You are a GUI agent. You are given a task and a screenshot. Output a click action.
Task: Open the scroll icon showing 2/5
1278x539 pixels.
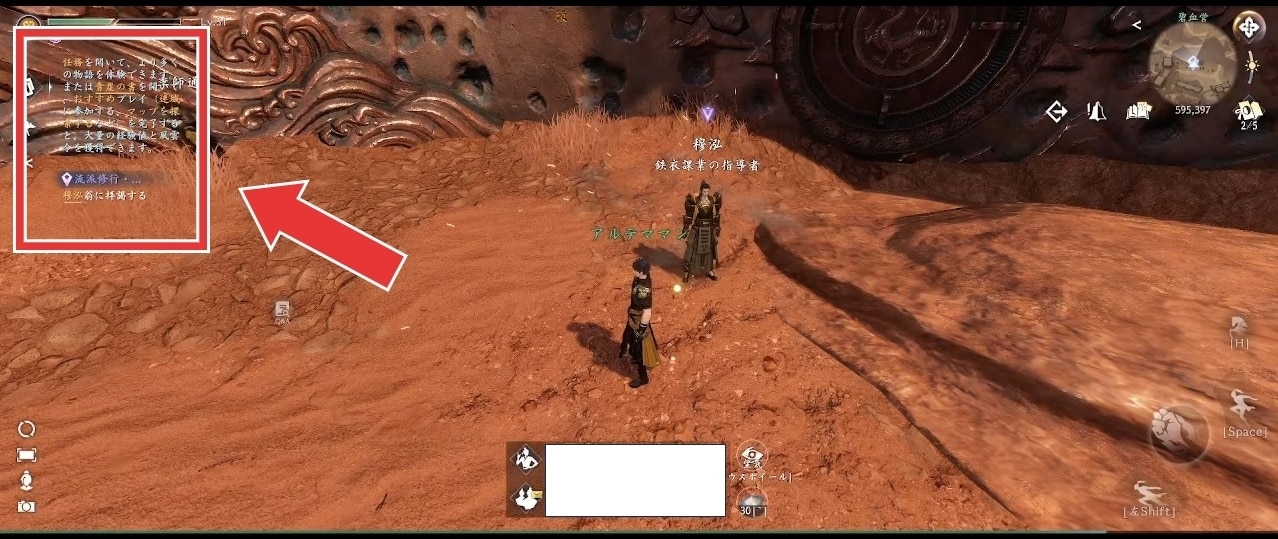(x=1246, y=111)
